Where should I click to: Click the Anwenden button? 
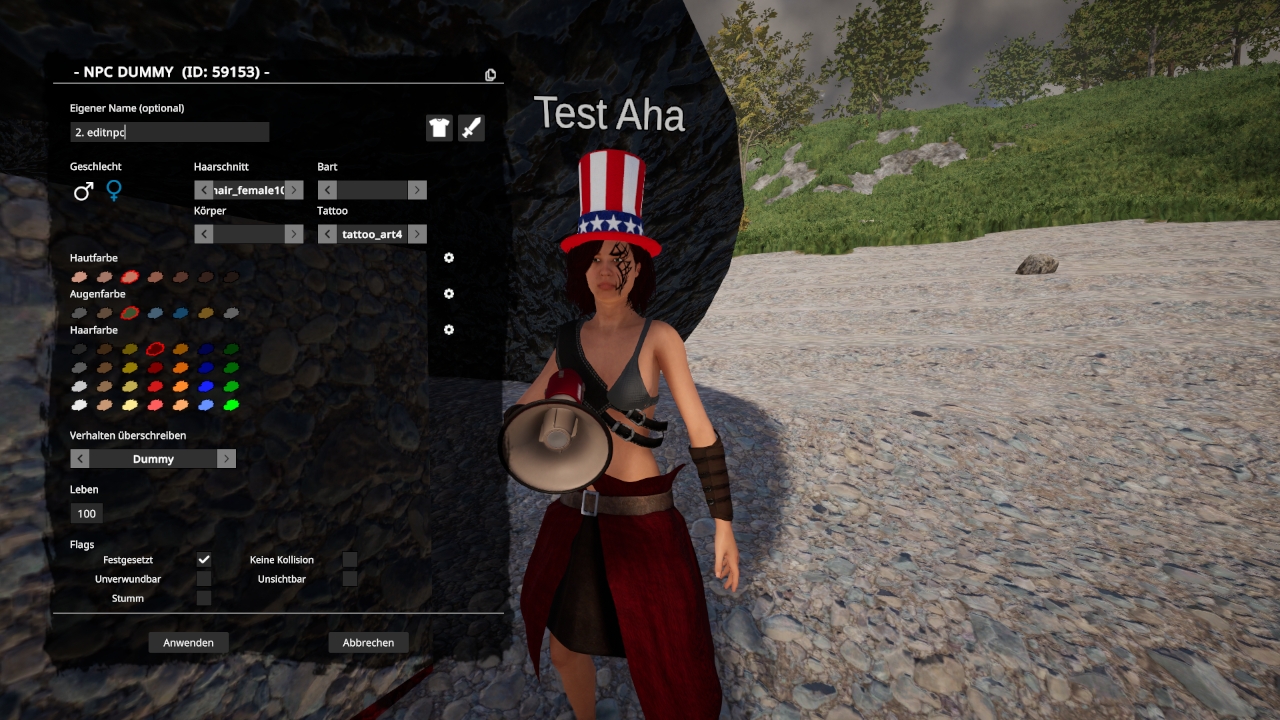click(x=188, y=642)
